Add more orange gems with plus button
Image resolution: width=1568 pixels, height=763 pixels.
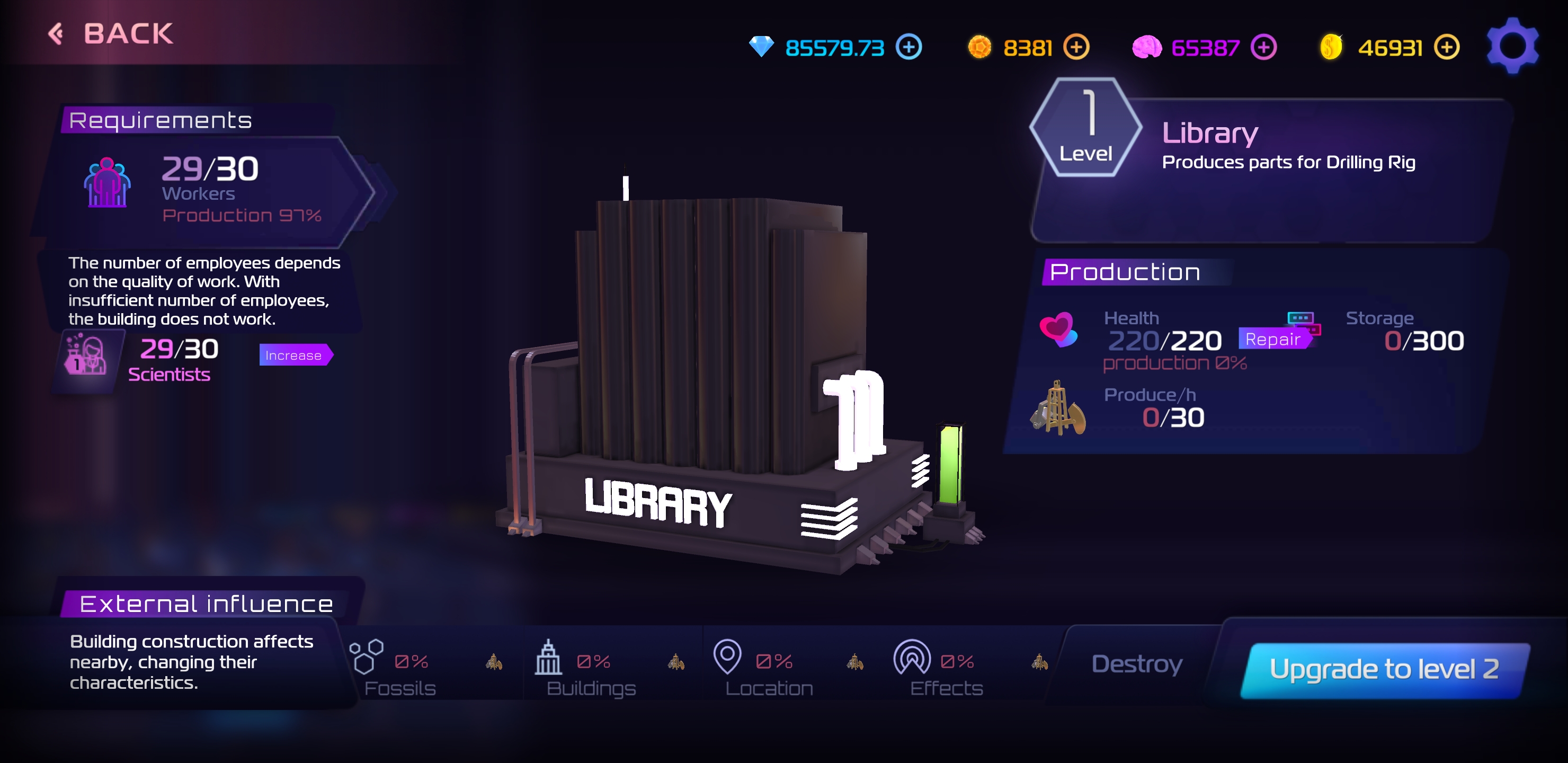coord(1075,48)
